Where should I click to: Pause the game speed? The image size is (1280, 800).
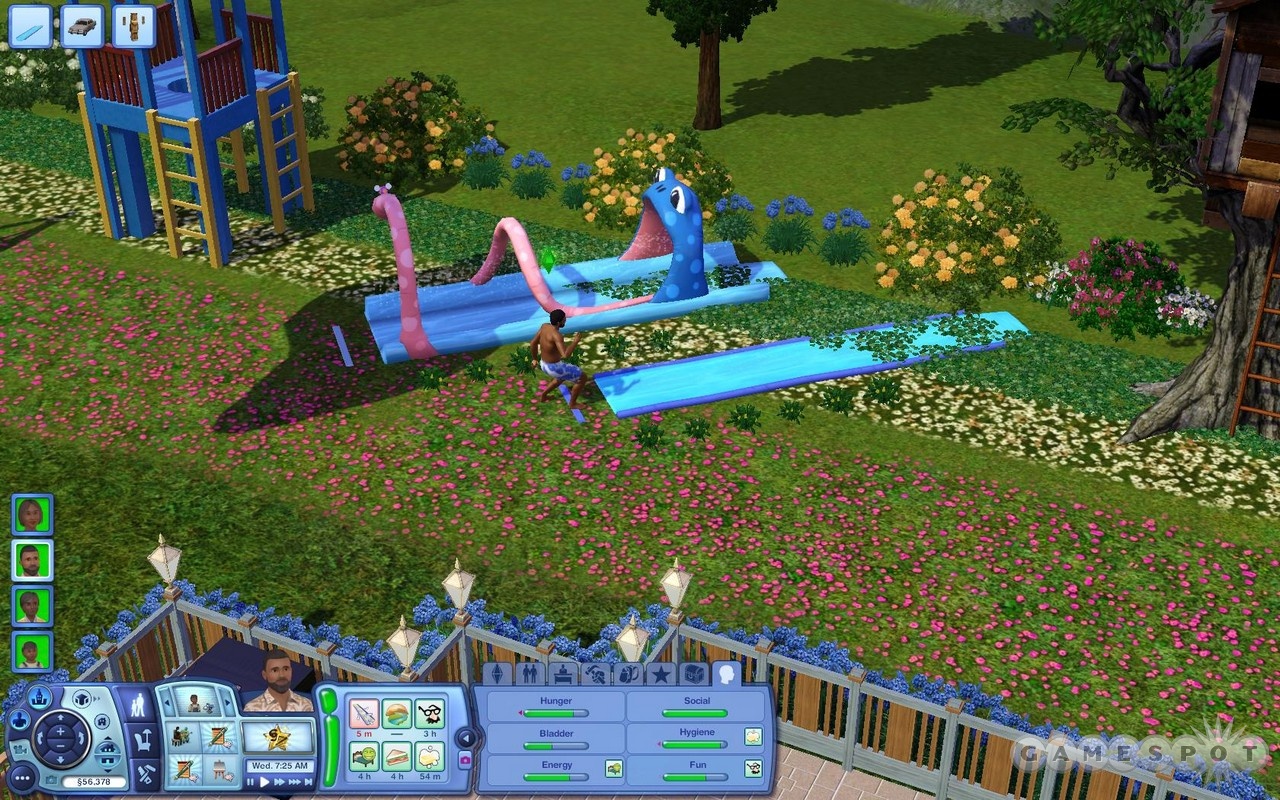[251, 782]
